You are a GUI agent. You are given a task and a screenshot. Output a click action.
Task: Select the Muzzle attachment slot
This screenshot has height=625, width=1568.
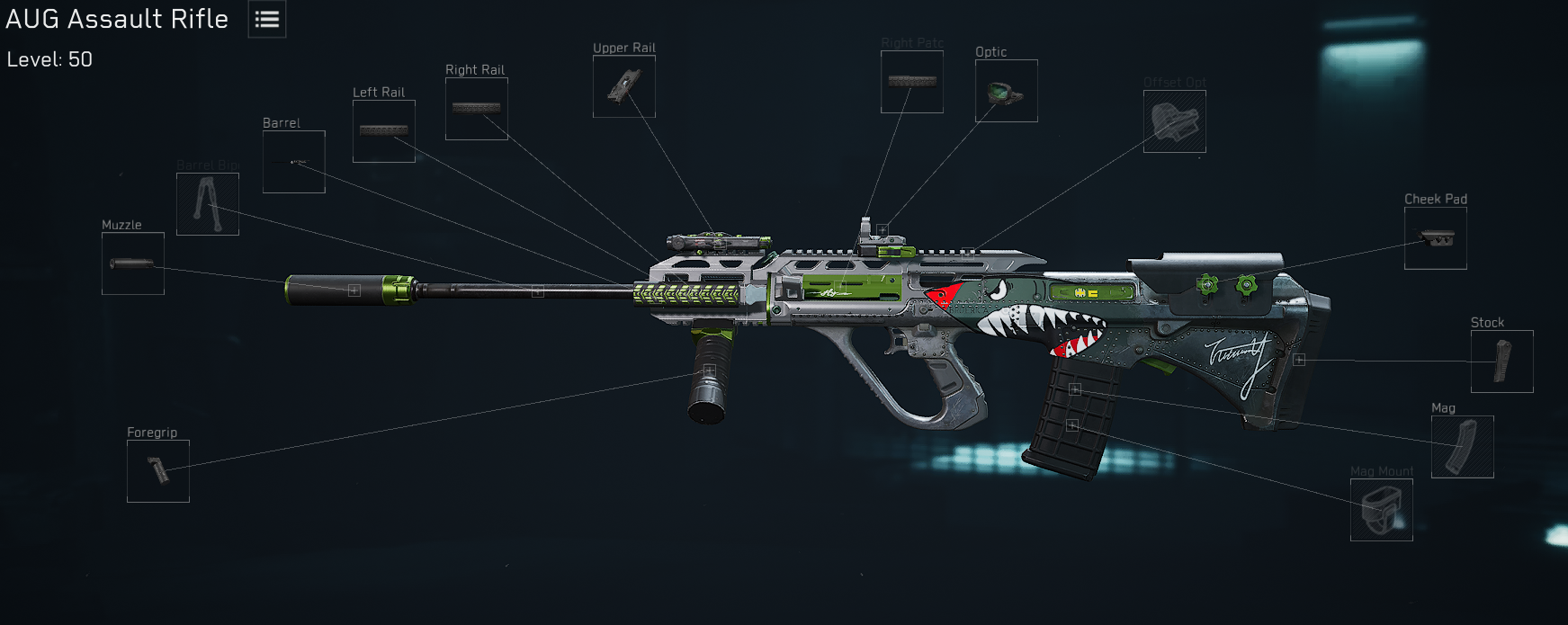coord(133,263)
